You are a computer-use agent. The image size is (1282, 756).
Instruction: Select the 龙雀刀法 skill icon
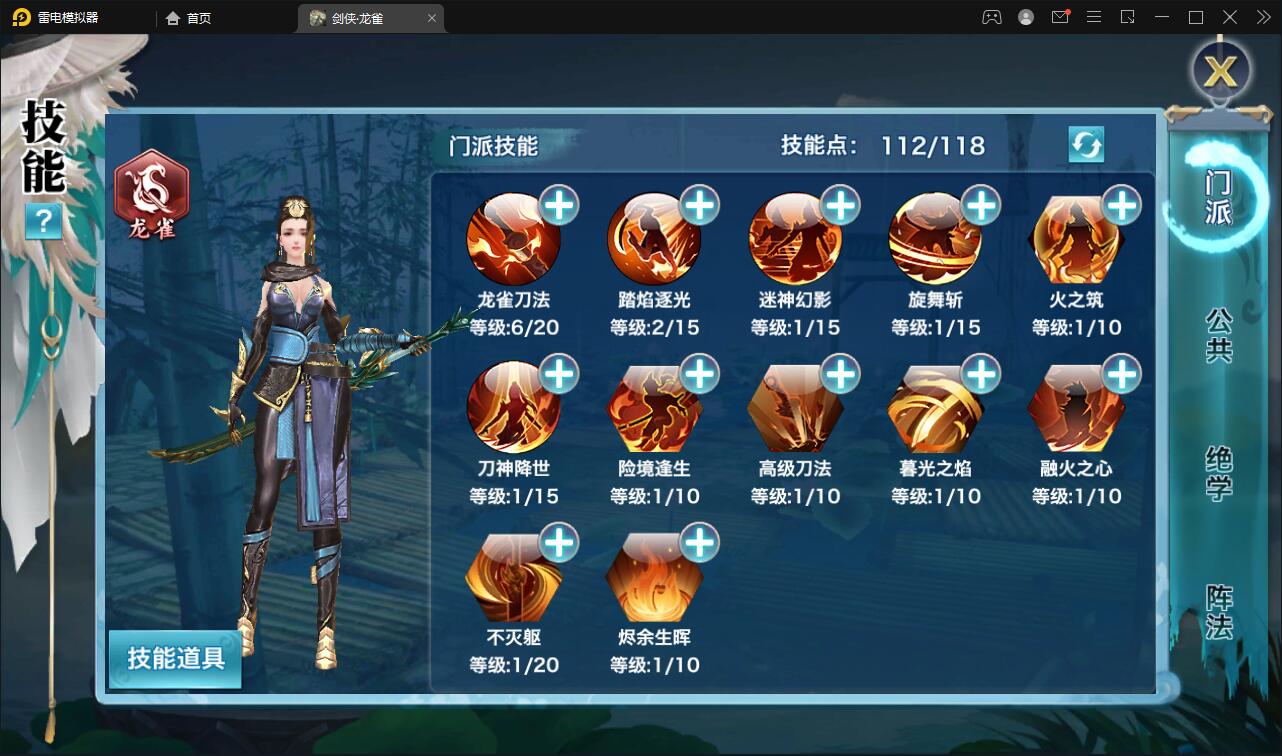515,238
